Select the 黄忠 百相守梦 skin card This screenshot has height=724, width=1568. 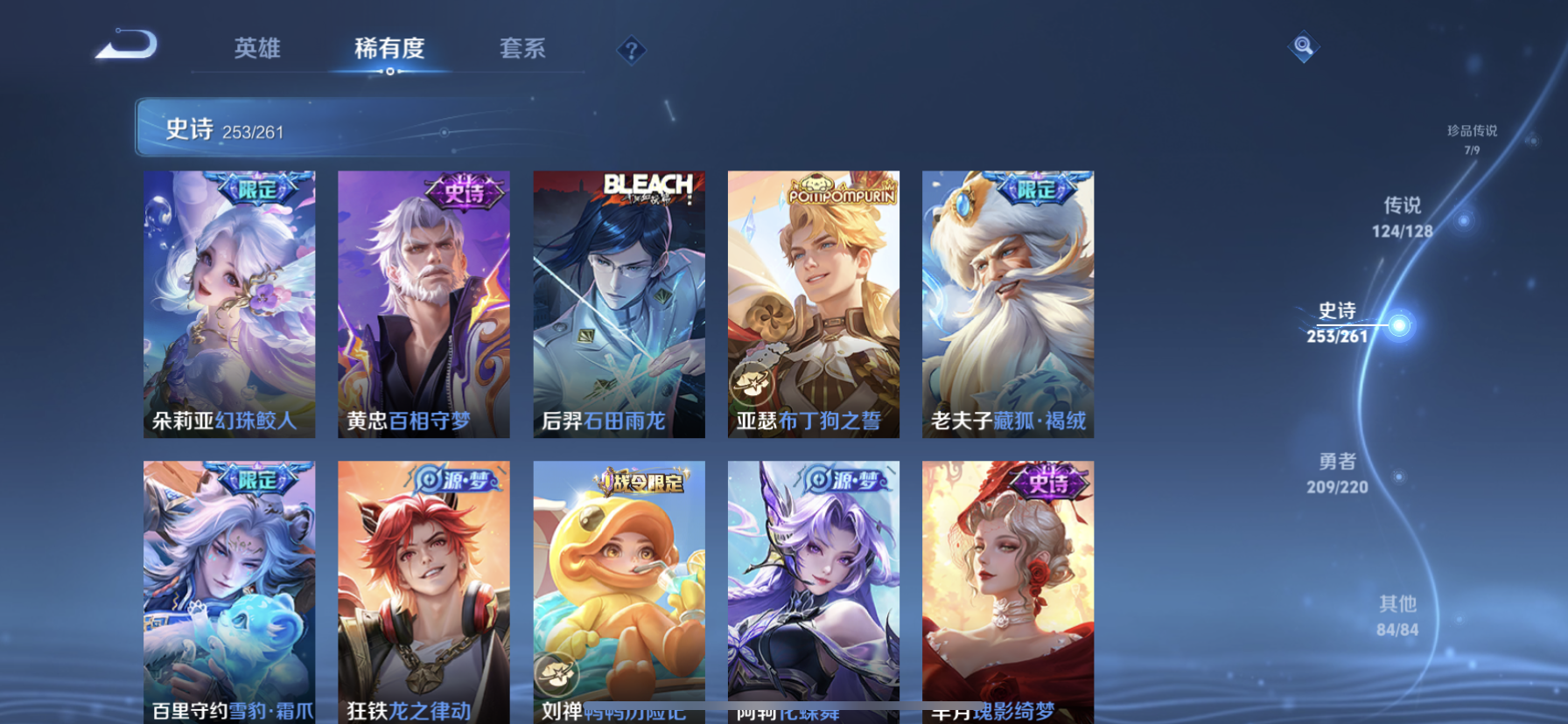(423, 303)
